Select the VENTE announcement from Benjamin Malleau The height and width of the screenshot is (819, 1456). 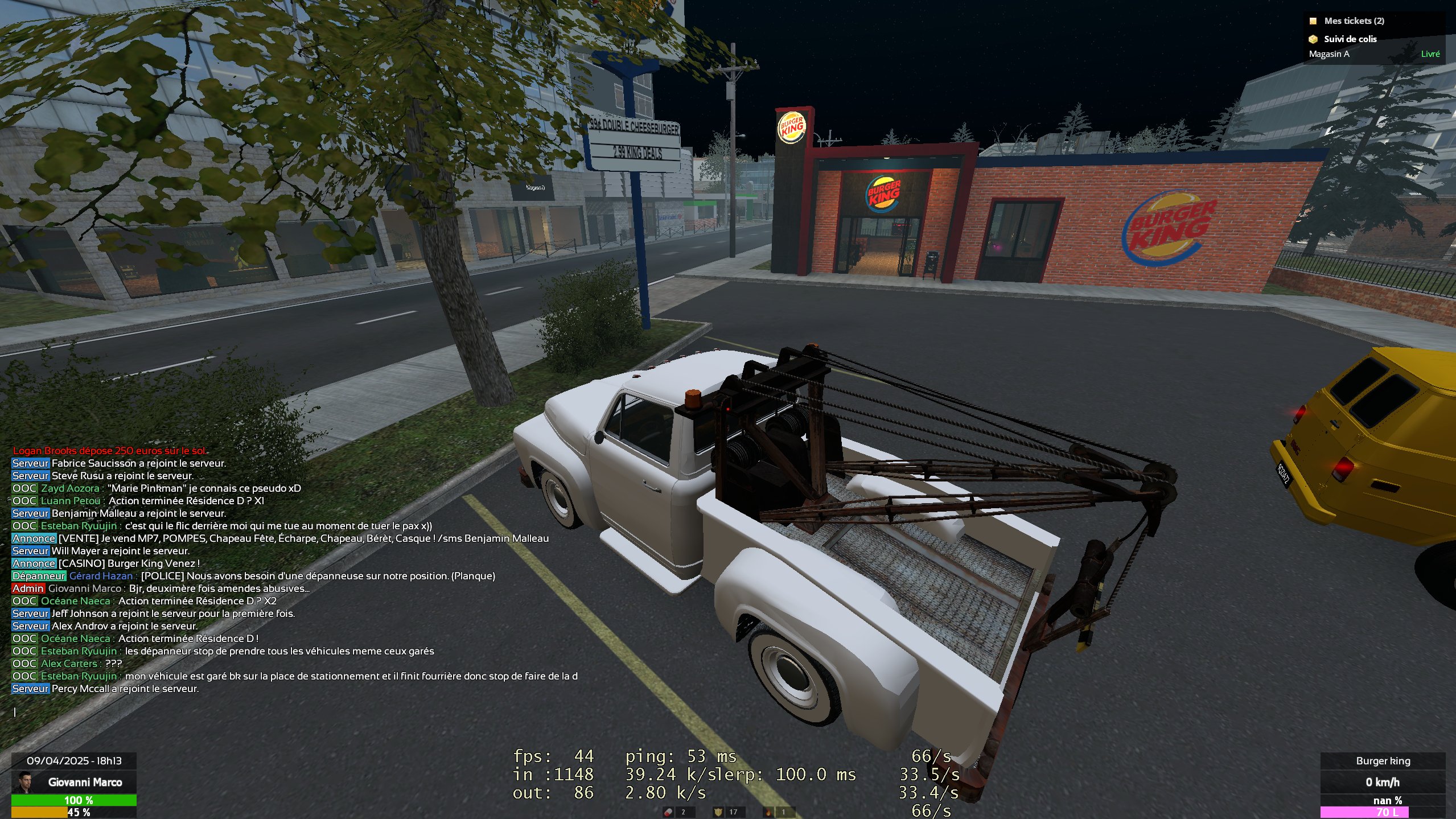pos(303,538)
